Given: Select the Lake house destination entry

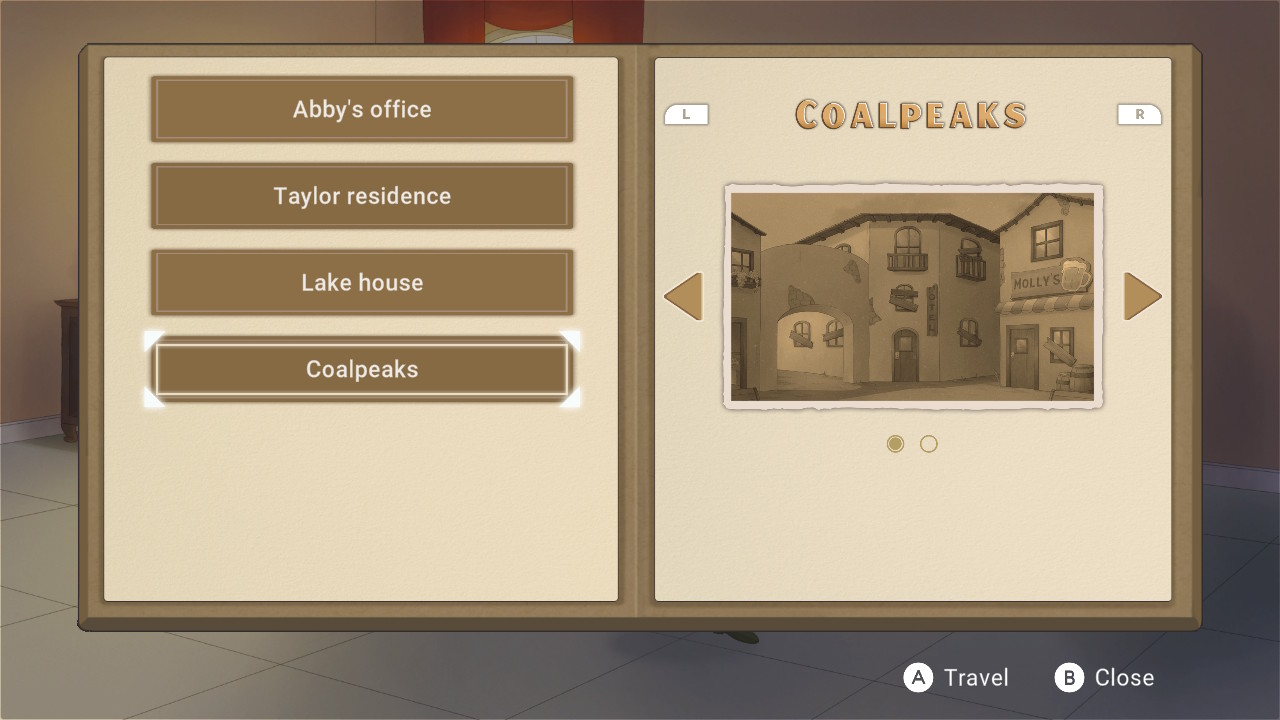Looking at the screenshot, I should 362,282.
